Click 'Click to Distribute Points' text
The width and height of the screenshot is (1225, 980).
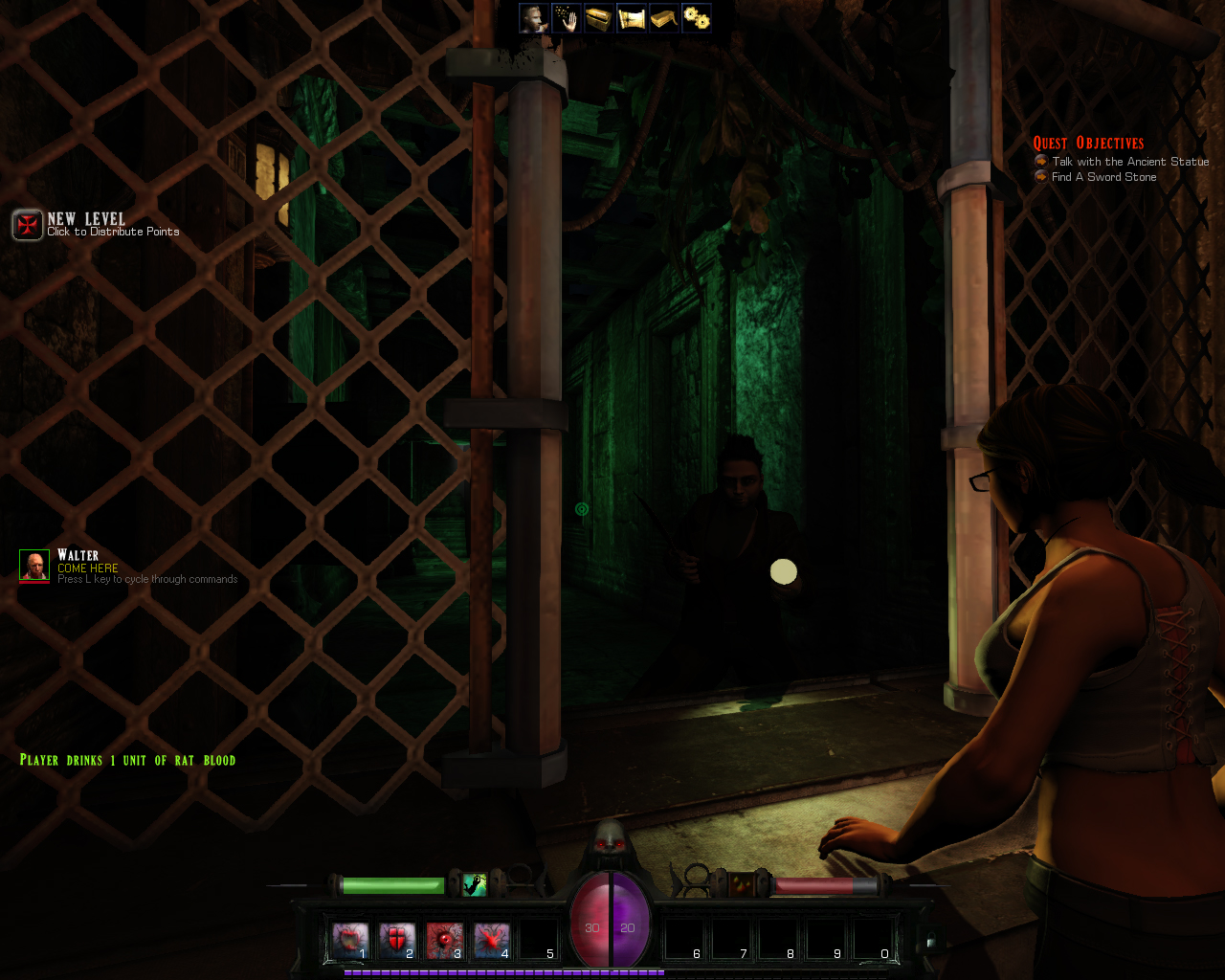tap(113, 231)
